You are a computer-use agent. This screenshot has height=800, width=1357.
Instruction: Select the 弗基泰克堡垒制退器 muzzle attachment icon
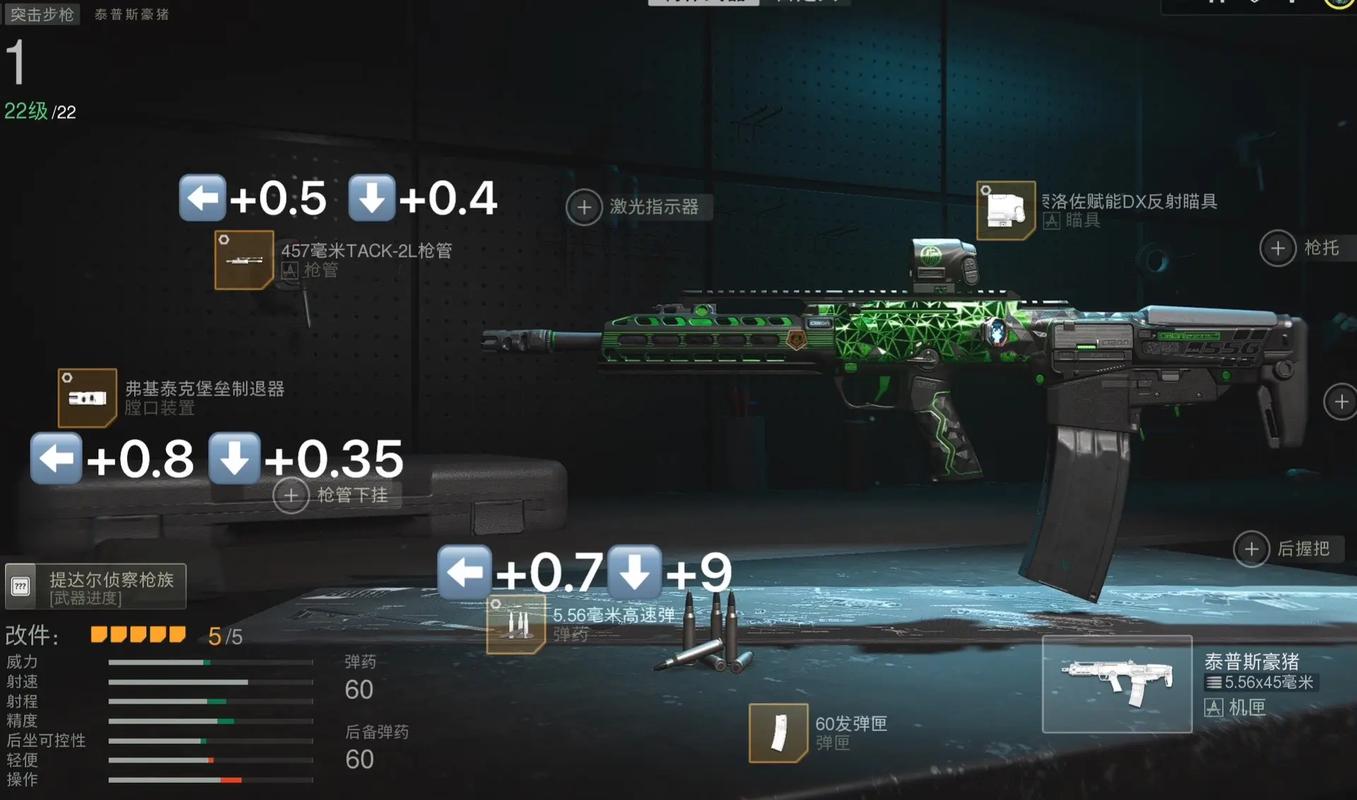click(x=86, y=396)
